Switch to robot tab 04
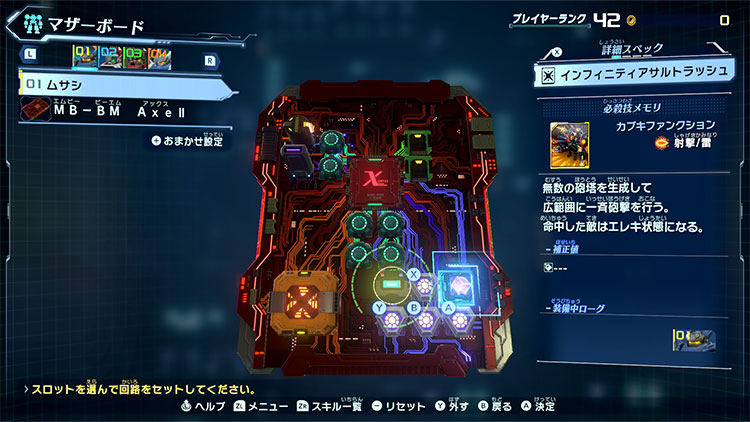Screen dimensions: 750x422 click(160, 59)
